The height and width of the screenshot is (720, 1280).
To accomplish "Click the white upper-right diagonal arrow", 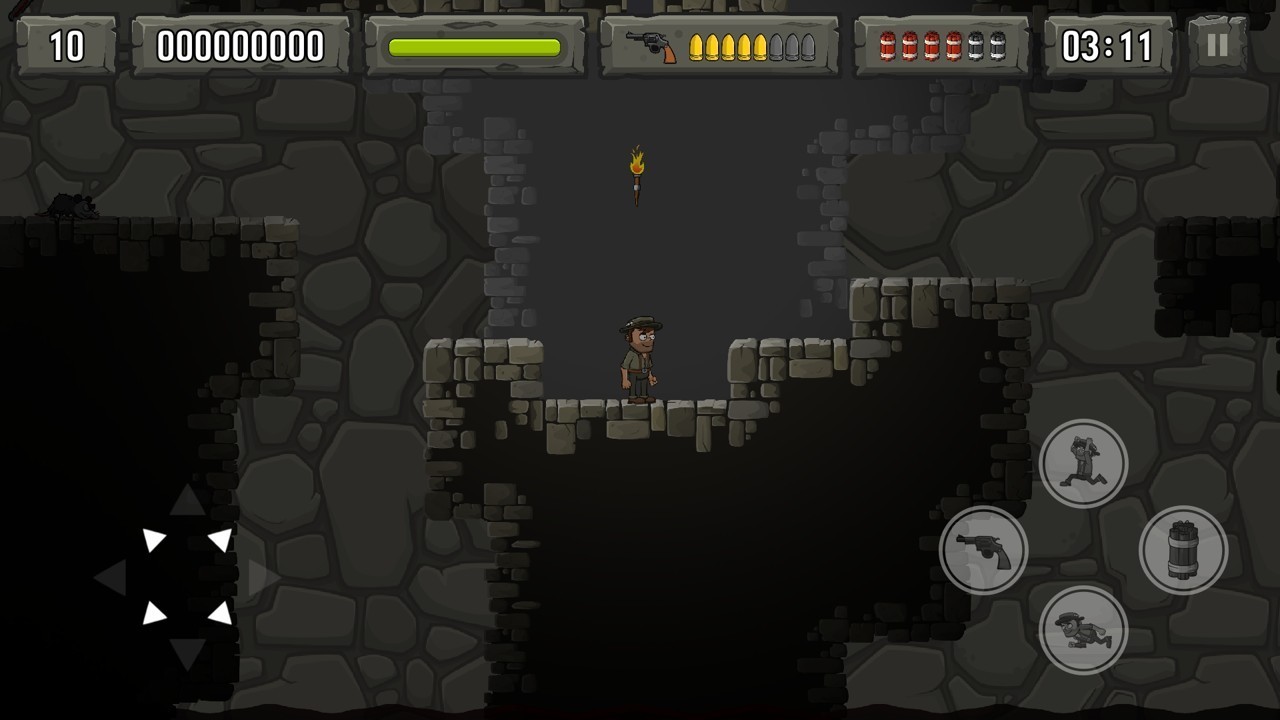I will pos(221,541).
